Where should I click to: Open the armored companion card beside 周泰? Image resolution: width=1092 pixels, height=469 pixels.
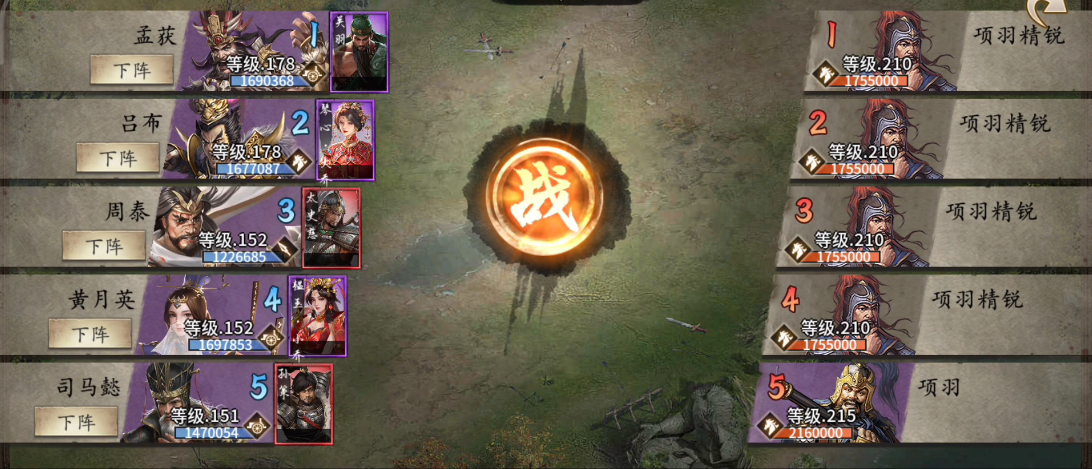(x=331, y=227)
